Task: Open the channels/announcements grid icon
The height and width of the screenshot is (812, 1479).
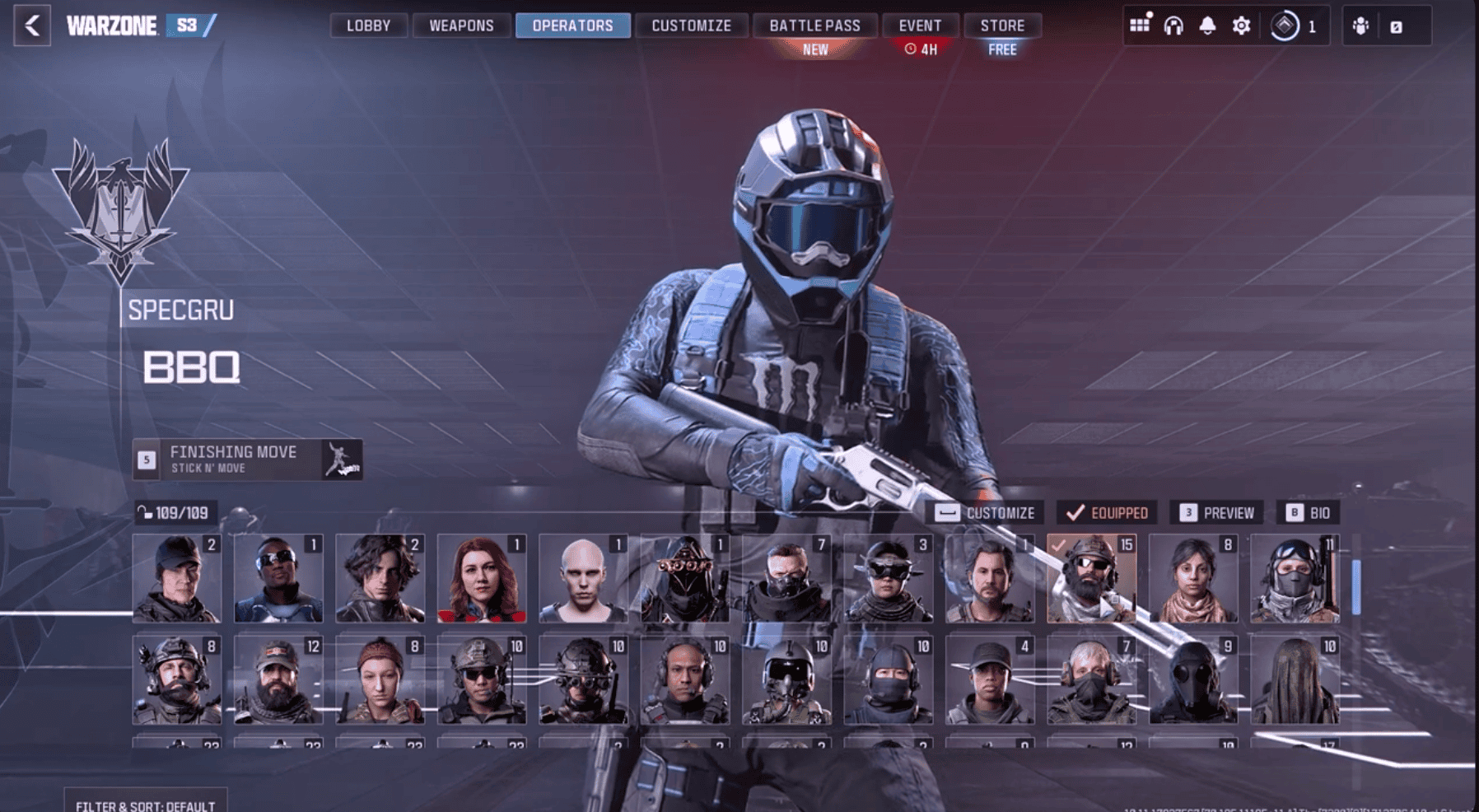Action: coord(1140,26)
